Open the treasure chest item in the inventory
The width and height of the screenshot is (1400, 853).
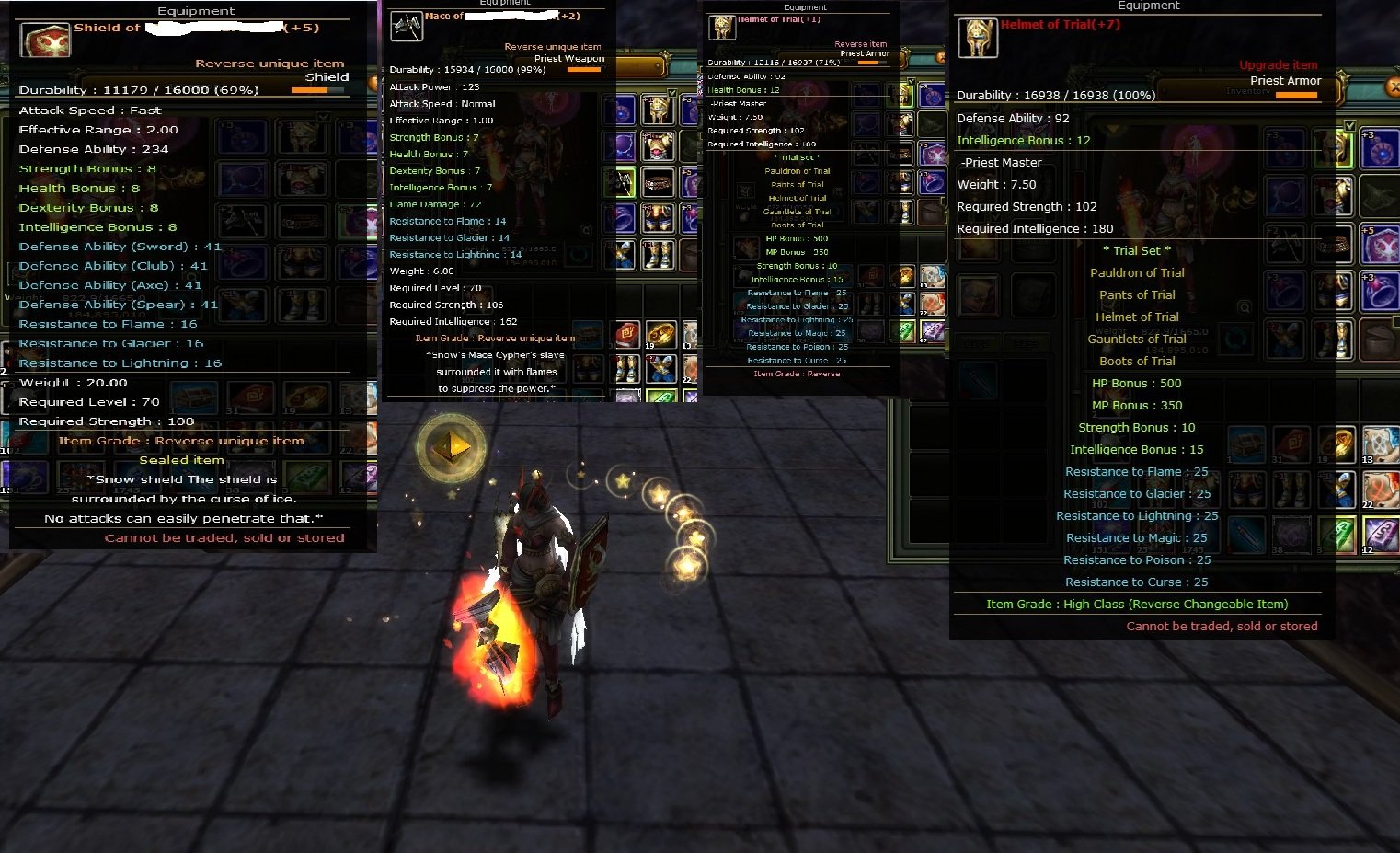(x=1246, y=444)
